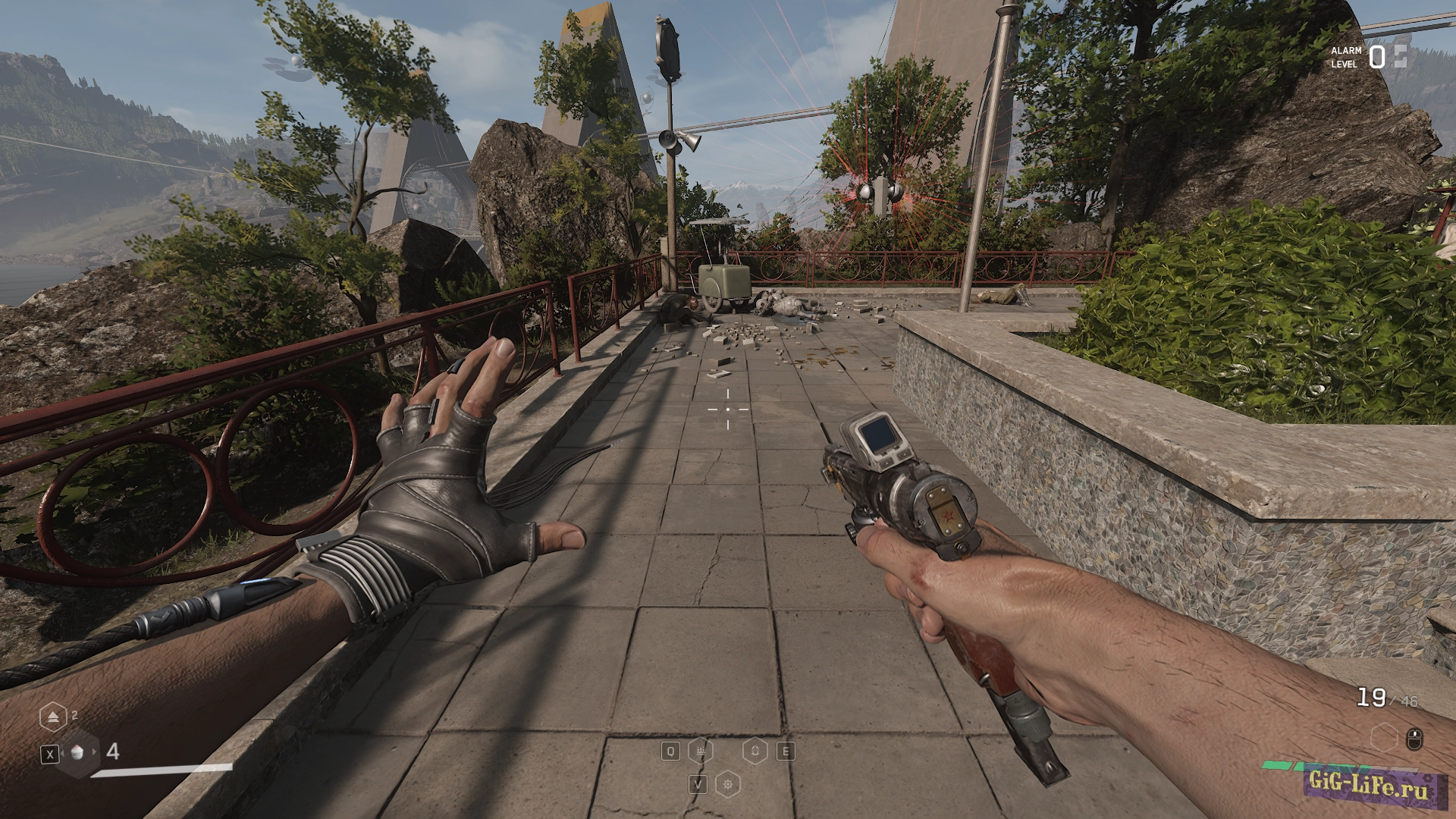Select the condensed milk consumable slot
Image resolution: width=1456 pixels, height=819 pixels.
(78, 752)
